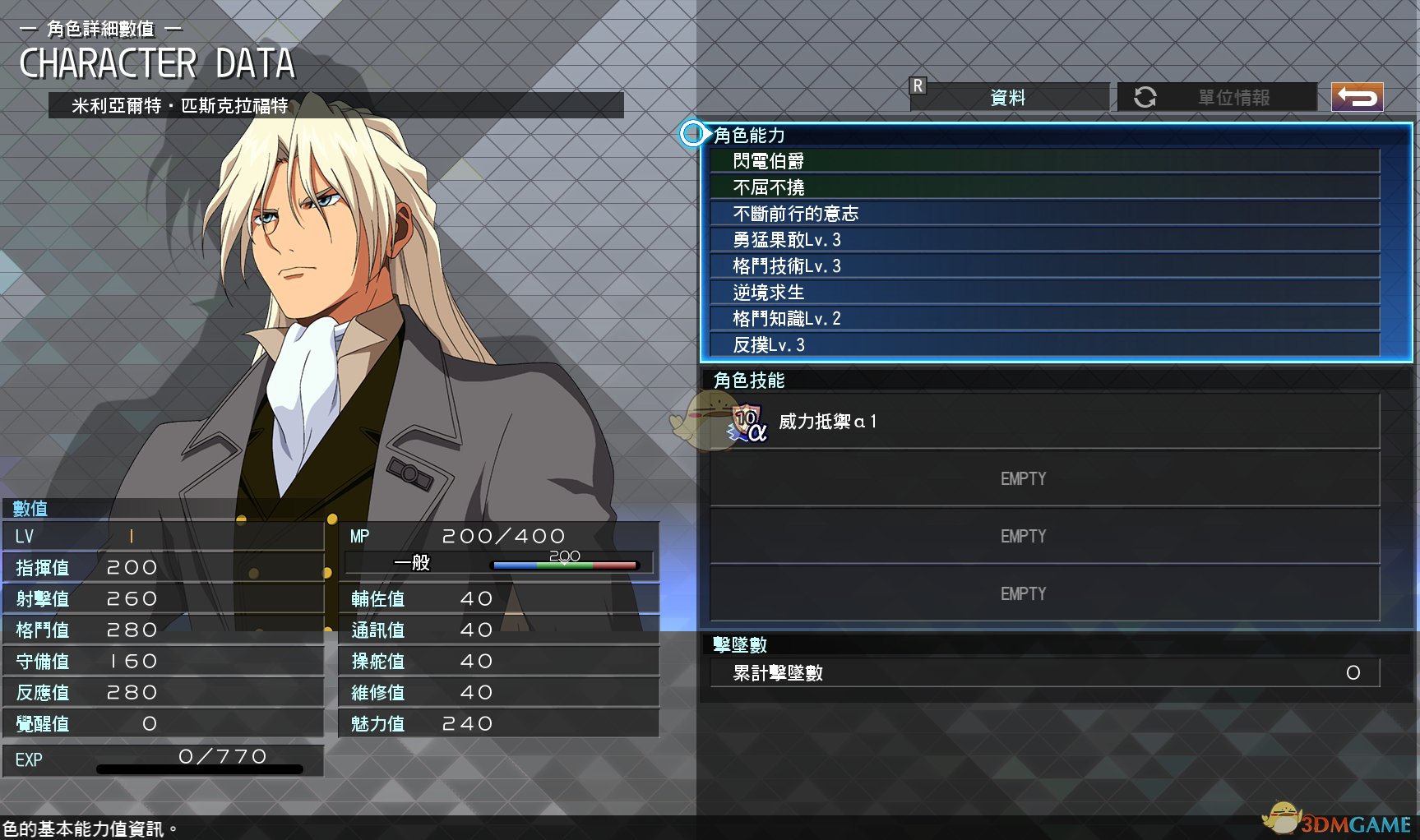Select the 角色能力 section header
This screenshot has height=840, width=1420.
[750, 135]
